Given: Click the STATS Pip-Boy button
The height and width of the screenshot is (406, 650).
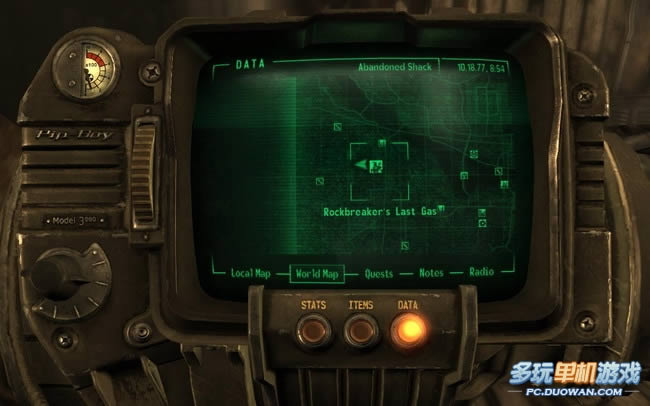Looking at the screenshot, I should [313, 329].
